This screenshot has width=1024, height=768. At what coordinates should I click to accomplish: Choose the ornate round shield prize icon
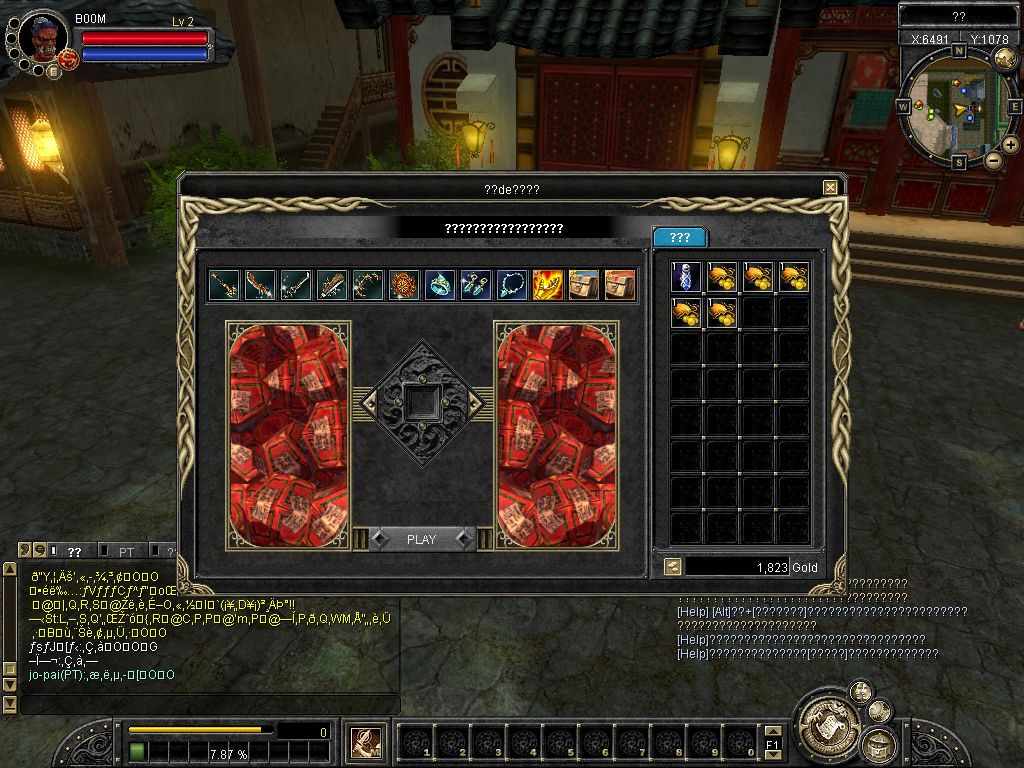pos(403,285)
